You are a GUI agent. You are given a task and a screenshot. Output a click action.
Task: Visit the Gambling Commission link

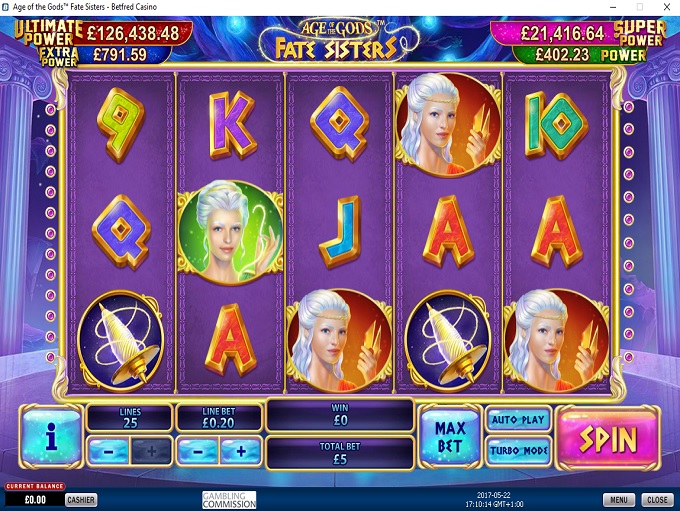[x=229, y=500]
